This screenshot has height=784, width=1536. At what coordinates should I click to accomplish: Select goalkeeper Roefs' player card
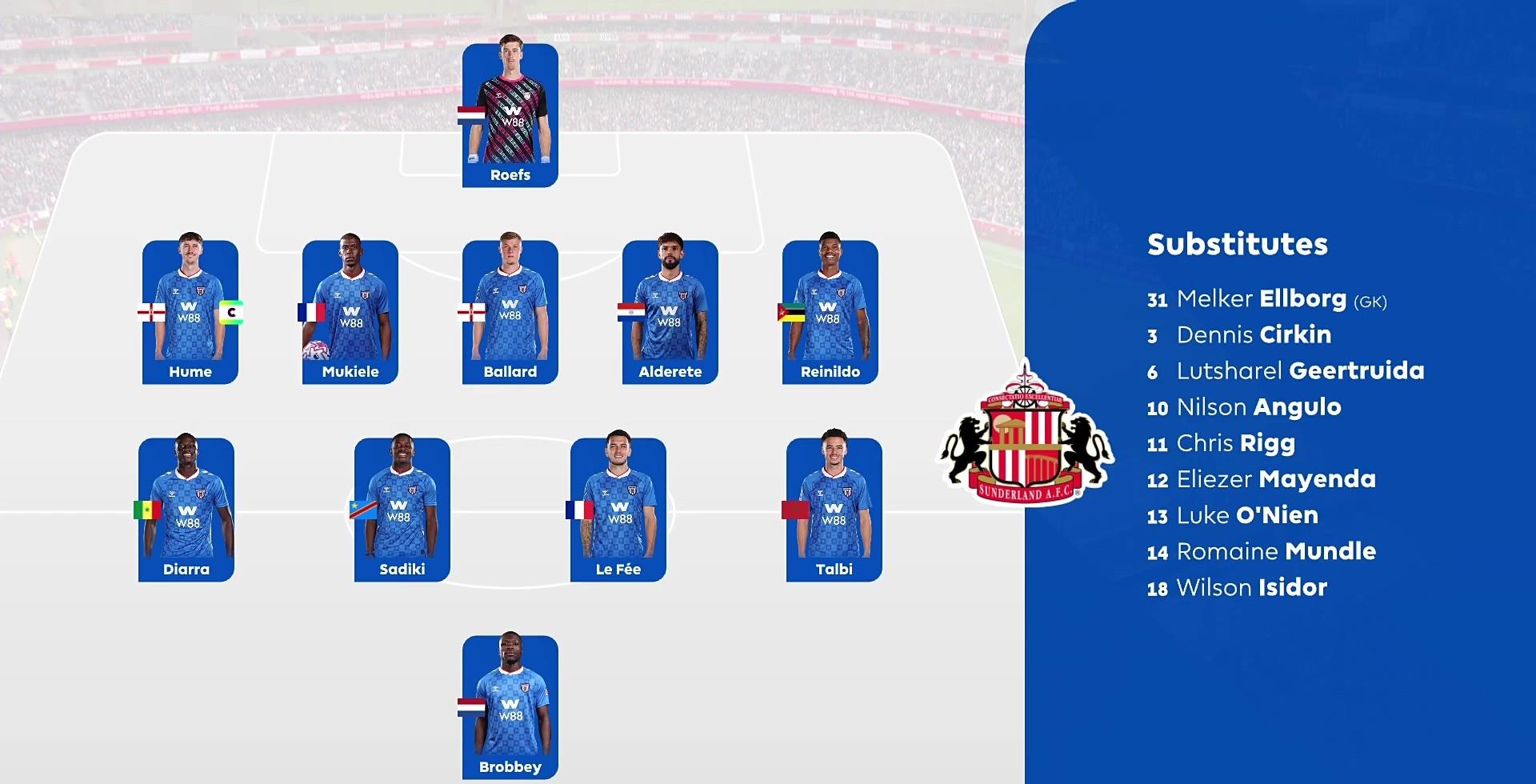tap(510, 116)
